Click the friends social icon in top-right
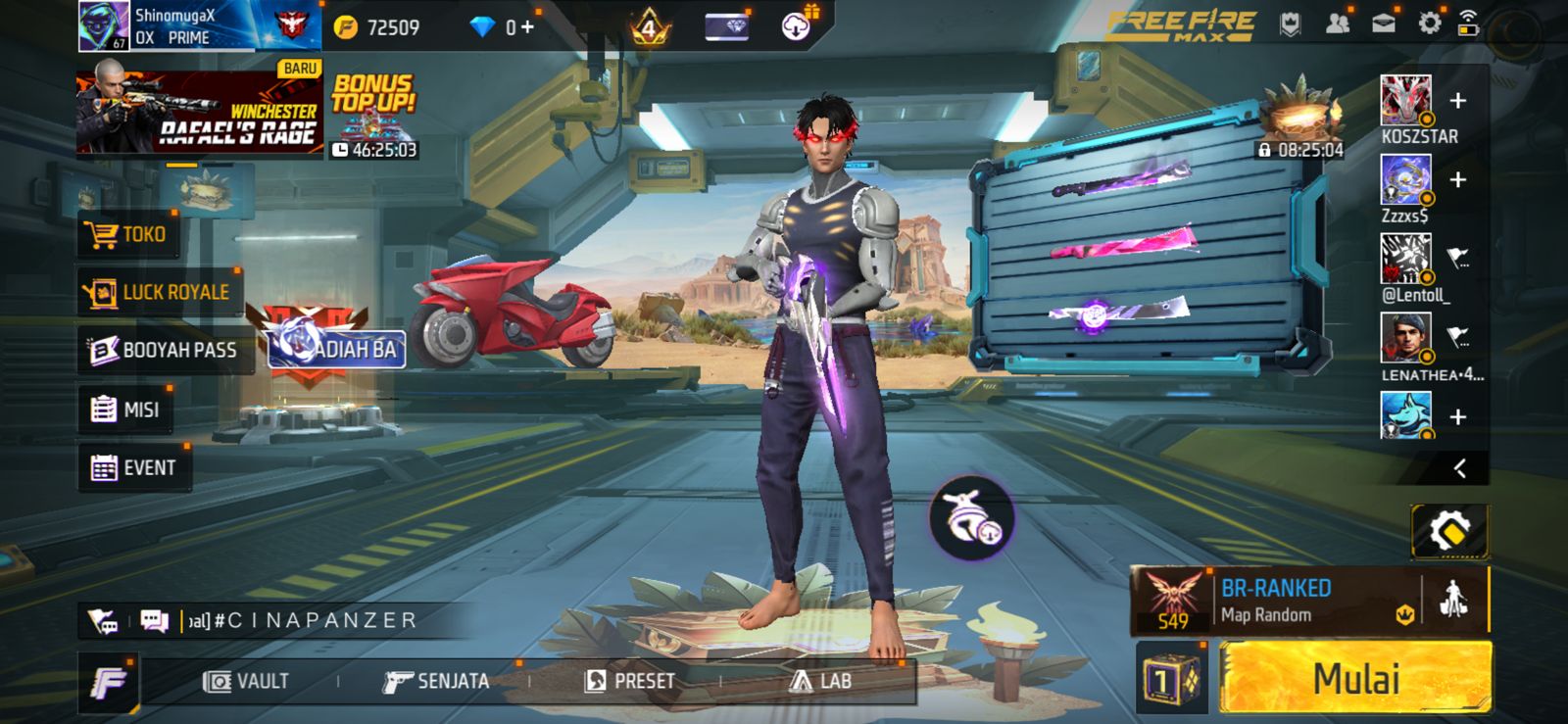The image size is (1568, 724). pyautogui.click(x=1339, y=22)
